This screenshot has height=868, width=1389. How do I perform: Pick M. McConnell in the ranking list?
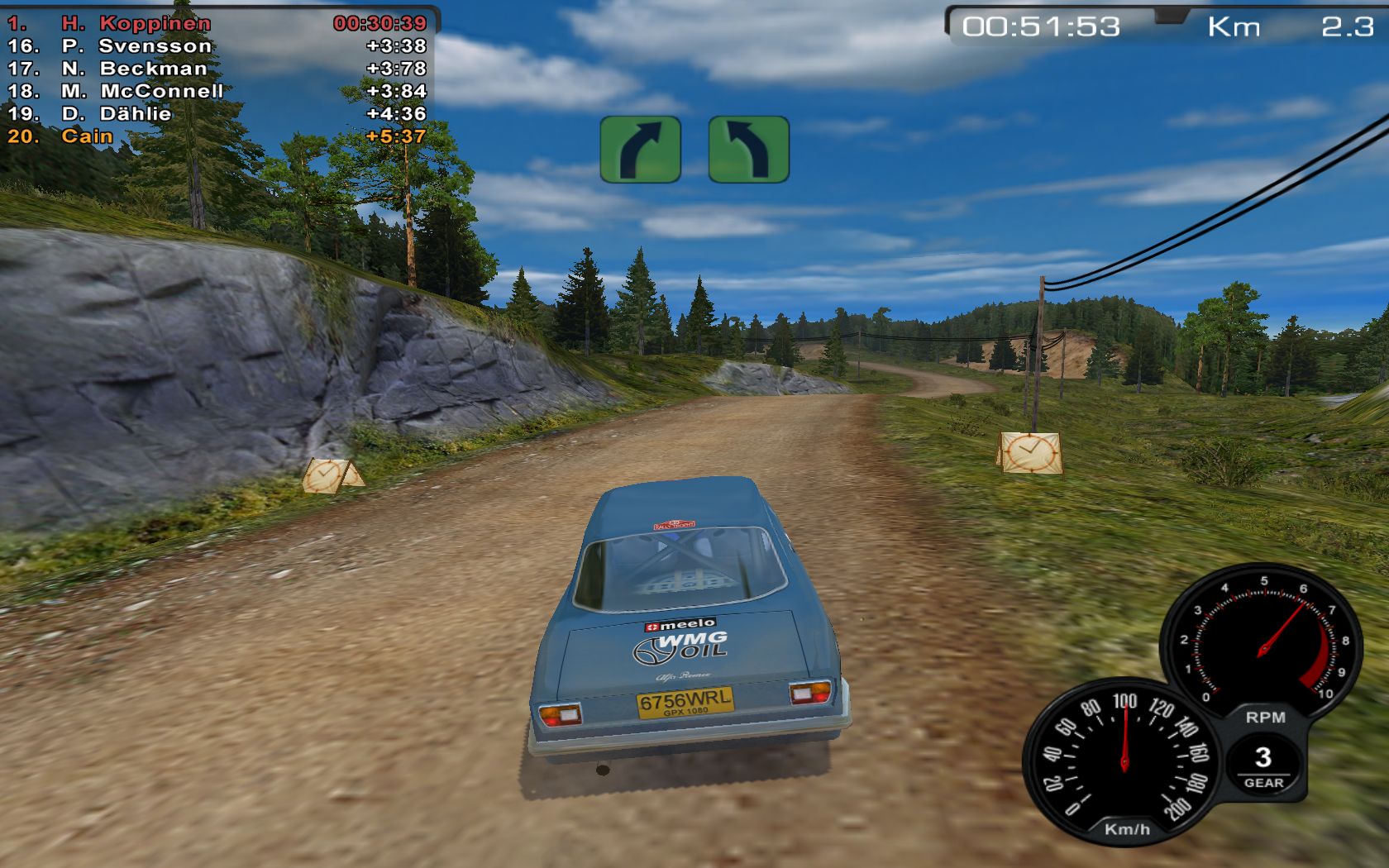click(217, 91)
